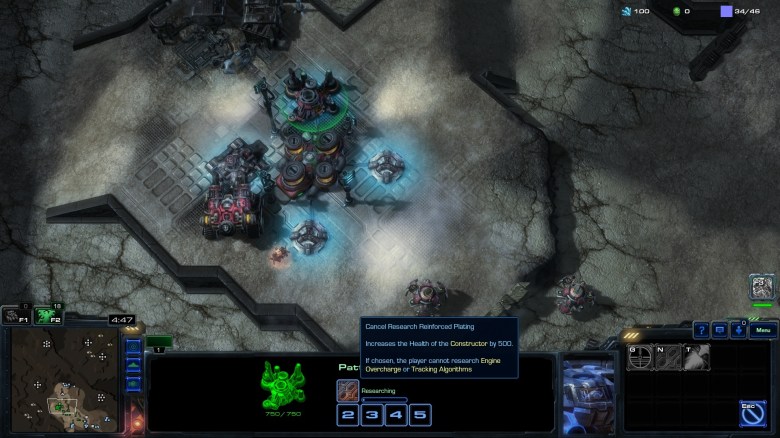The image size is (780, 438).
Task: Cancel the Reinforced Plating research queue icon
Action: 348,390
